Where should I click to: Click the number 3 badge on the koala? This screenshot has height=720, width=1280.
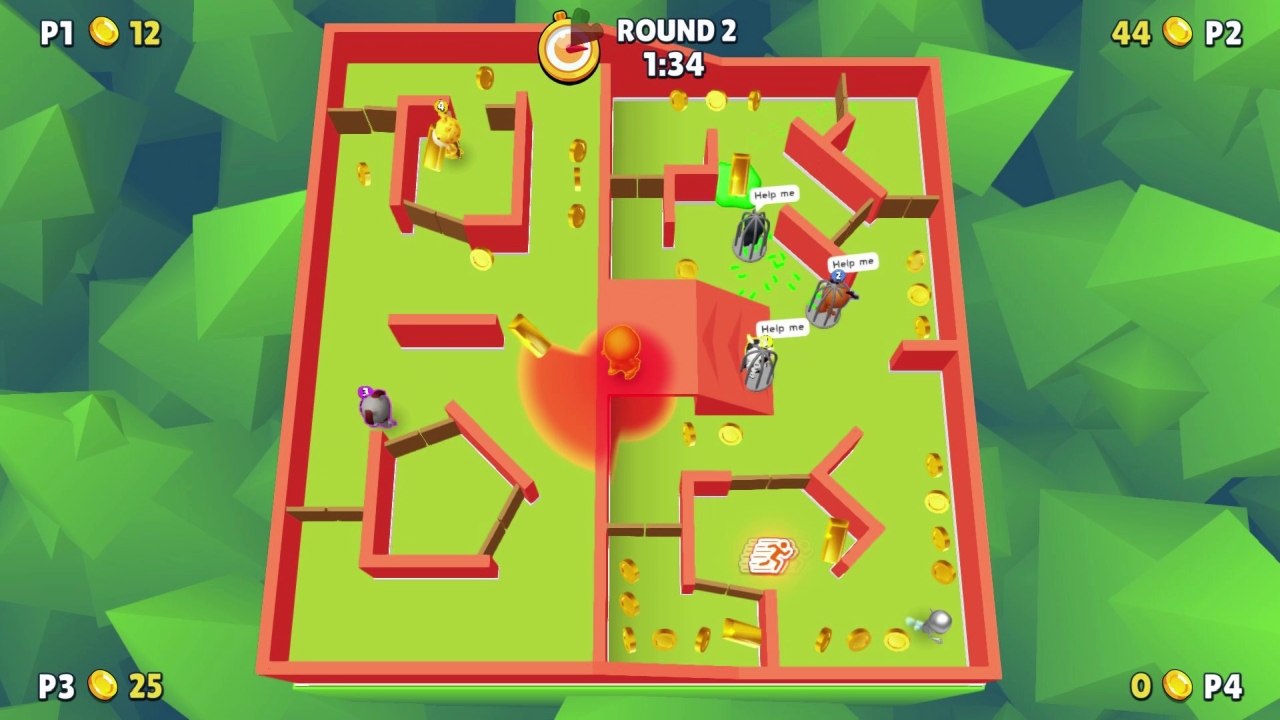pyautogui.click(x=364, y=391)
